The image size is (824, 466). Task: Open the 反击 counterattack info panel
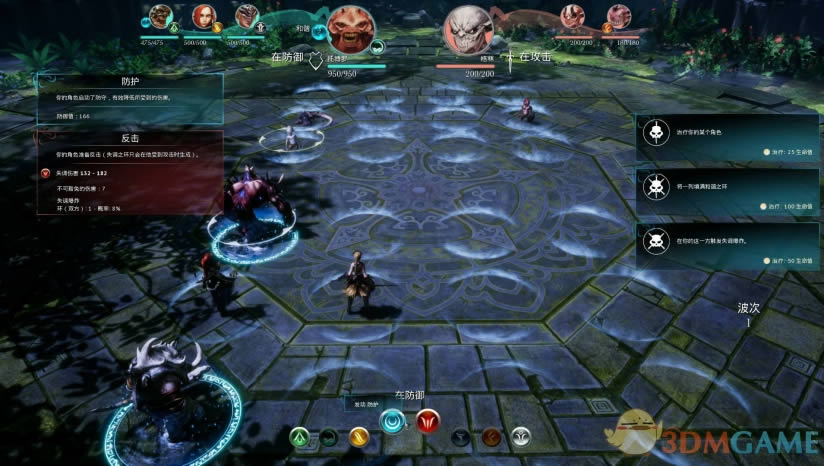point(130,172)
